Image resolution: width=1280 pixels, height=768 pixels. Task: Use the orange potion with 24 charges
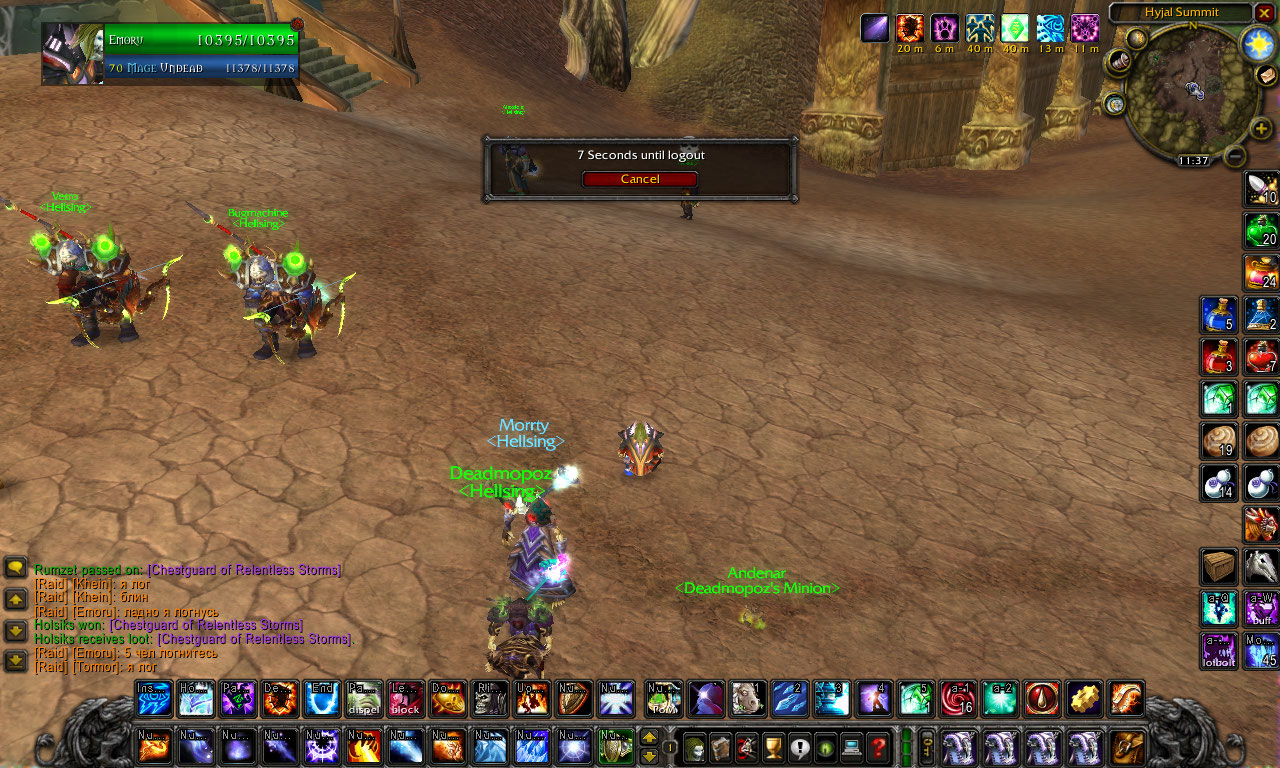[x=1261, y=273]
